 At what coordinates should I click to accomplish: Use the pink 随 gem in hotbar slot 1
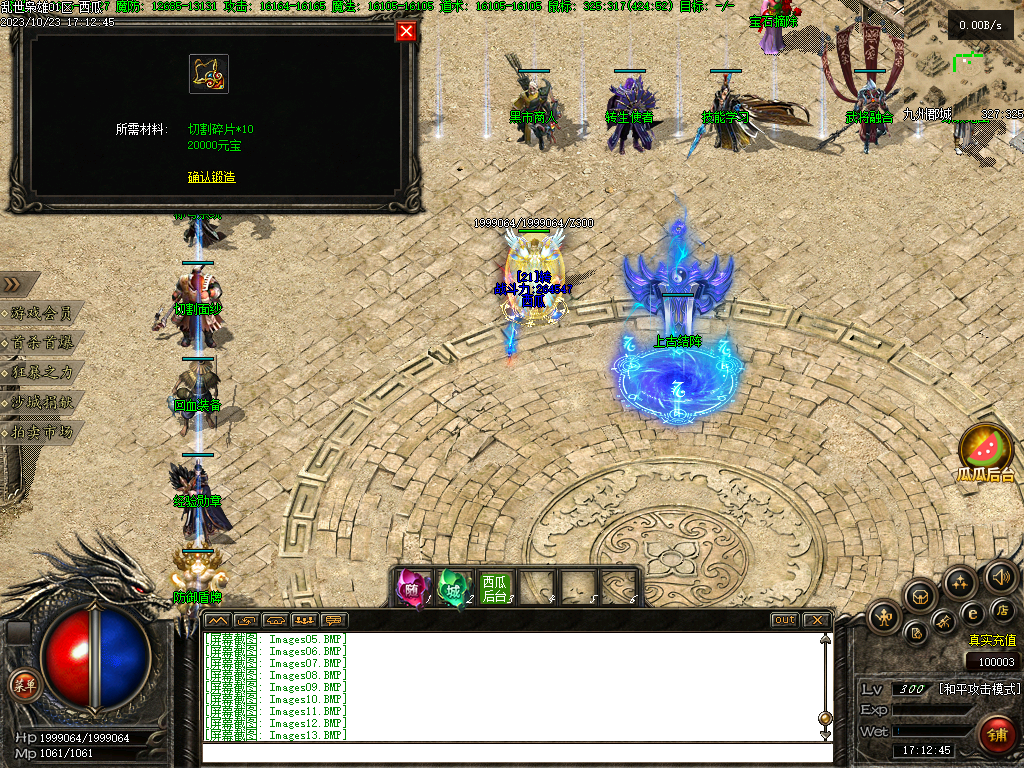tap(413, 587)
